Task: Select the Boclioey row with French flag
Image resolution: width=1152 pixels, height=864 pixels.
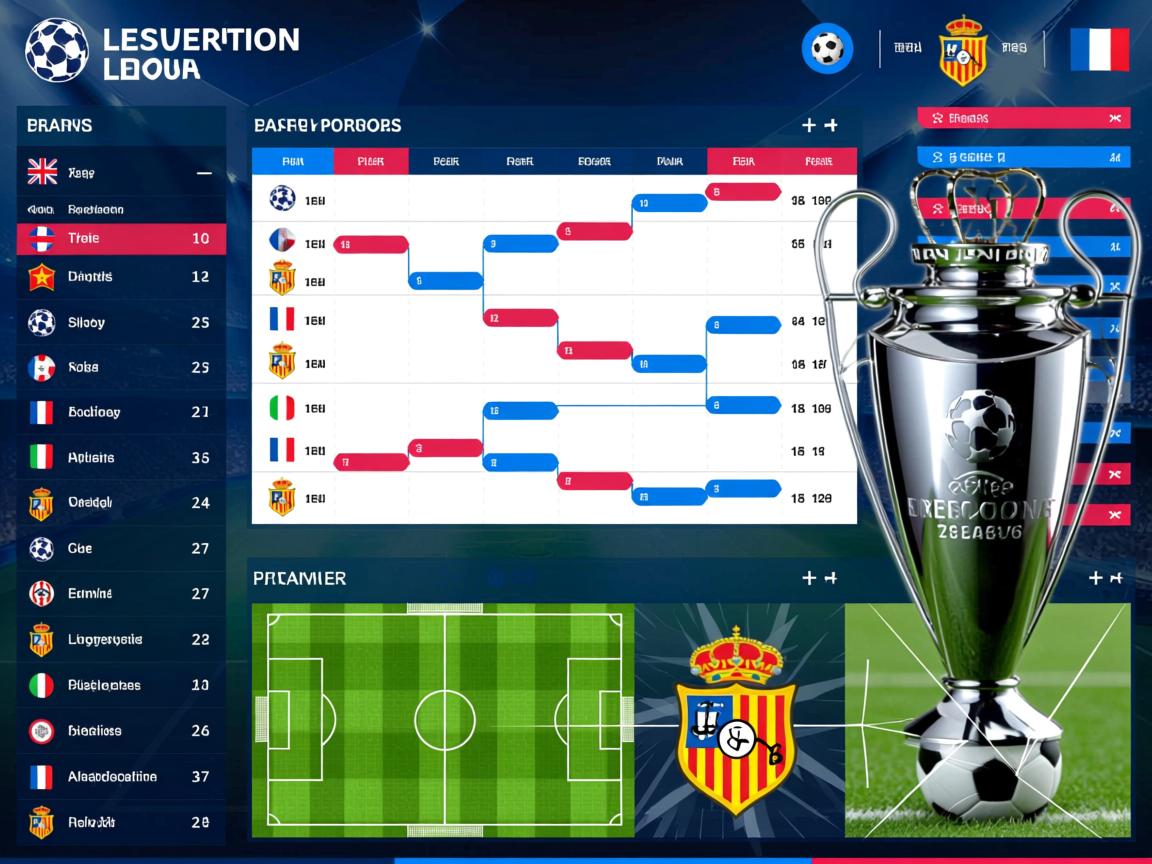Action: tap(120, 412)
